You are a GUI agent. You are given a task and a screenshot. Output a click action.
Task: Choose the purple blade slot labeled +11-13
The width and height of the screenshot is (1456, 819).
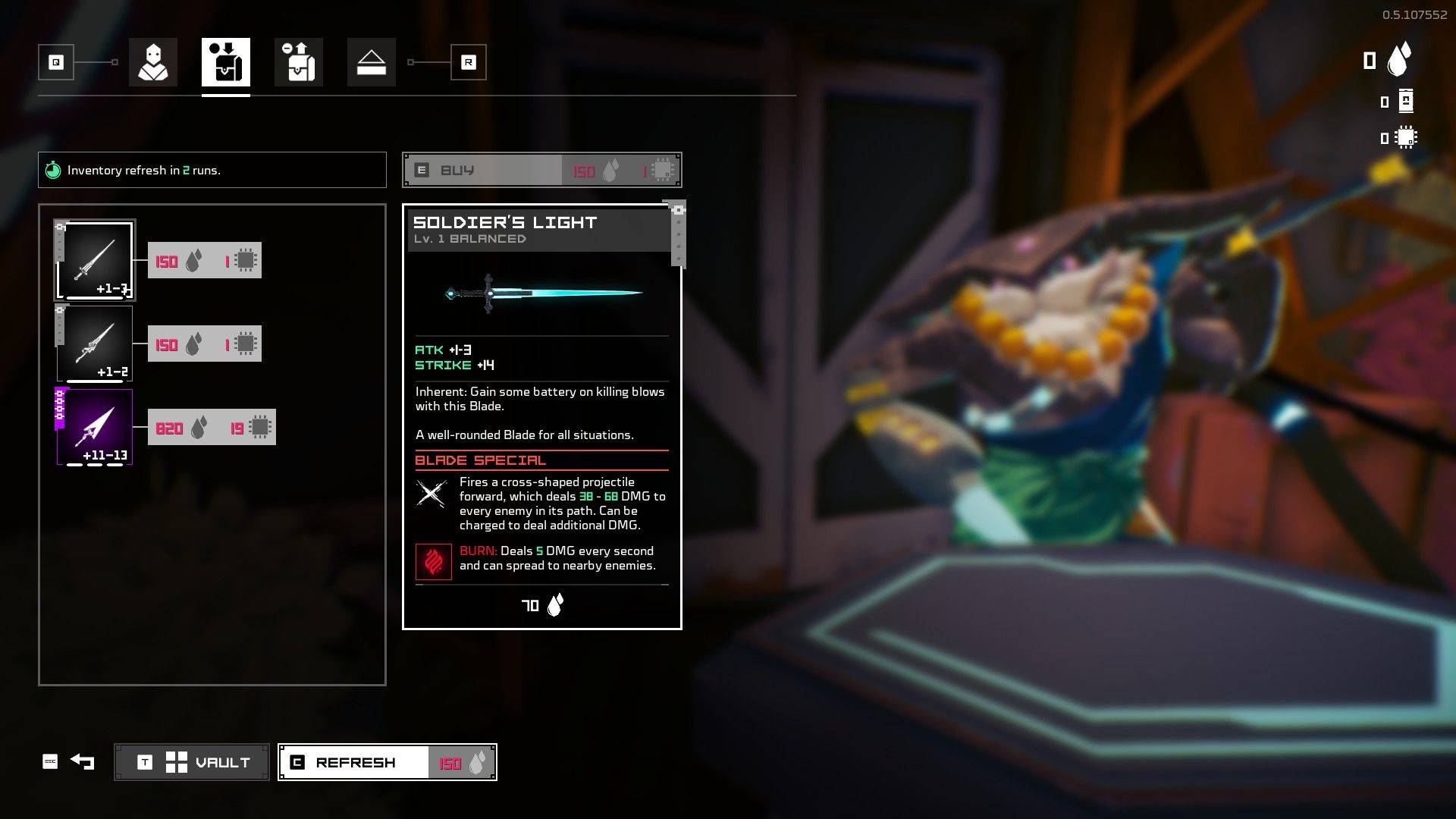pyautogui.click(x=96, y=427)
